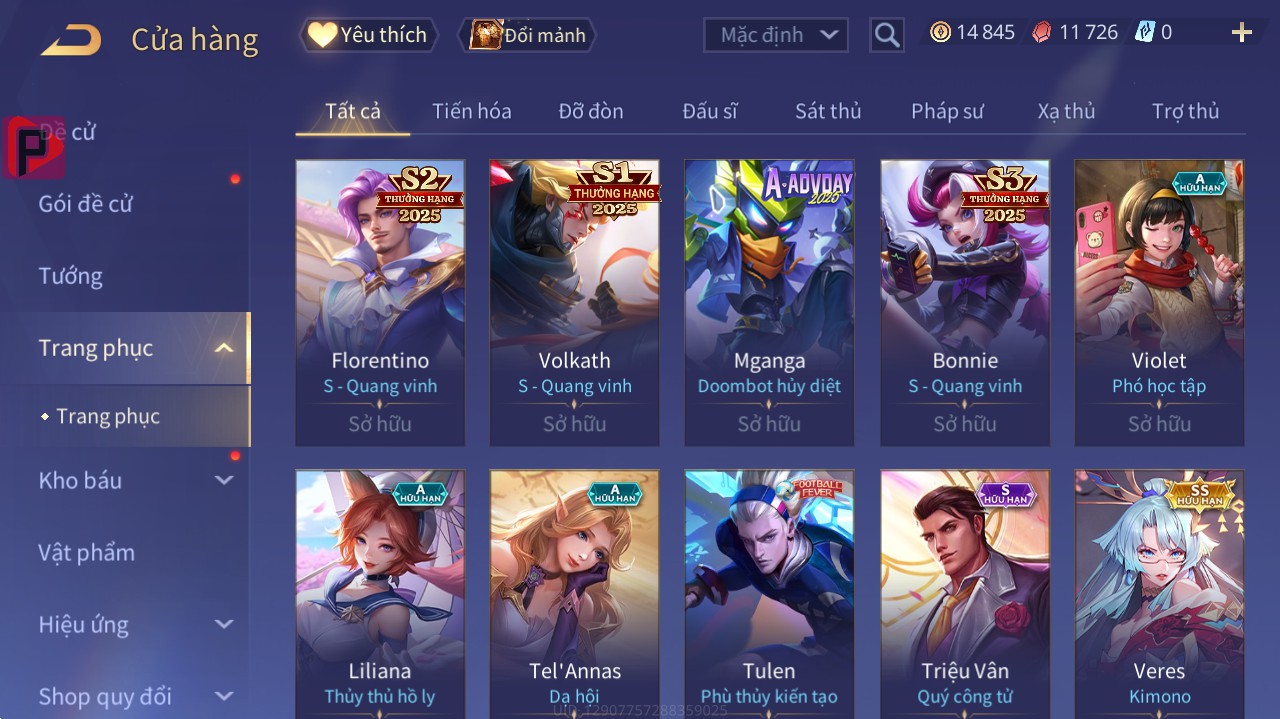Select the Florentino S - Quang vinh skin
The image size is (1280, 719).
(x=380, y=302)
